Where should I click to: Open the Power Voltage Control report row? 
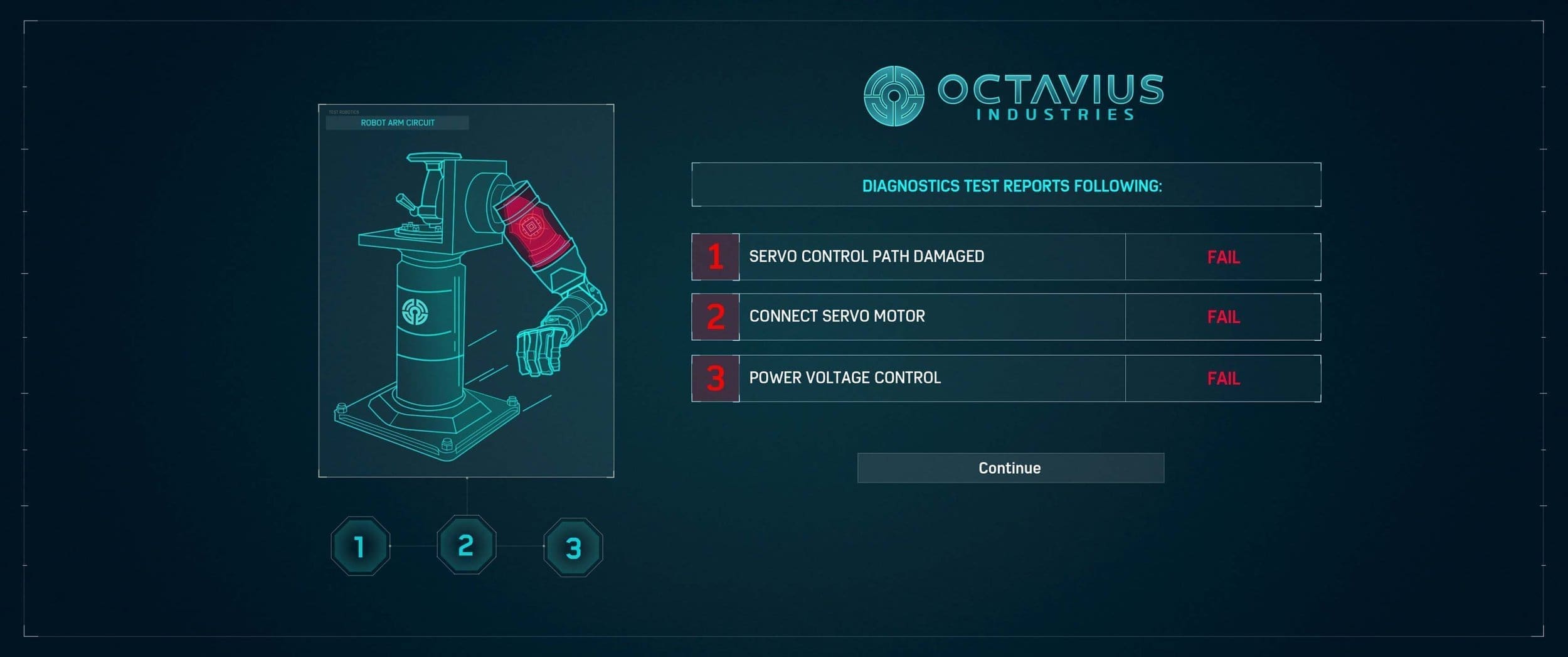(1005, 378)
